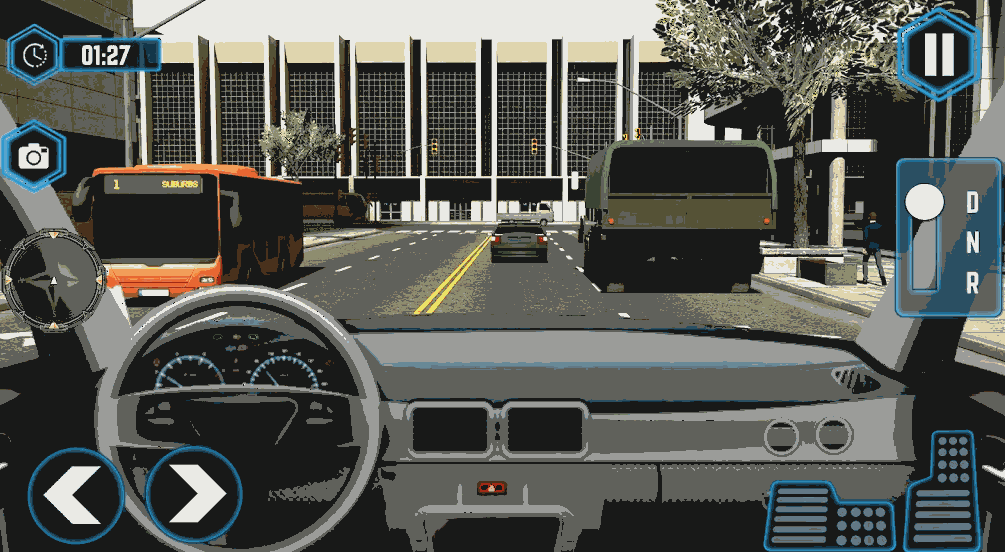Tap the camera view icon
Image resolution: width=1005 pixels, height=552 pixels.
tap(35, 157)
